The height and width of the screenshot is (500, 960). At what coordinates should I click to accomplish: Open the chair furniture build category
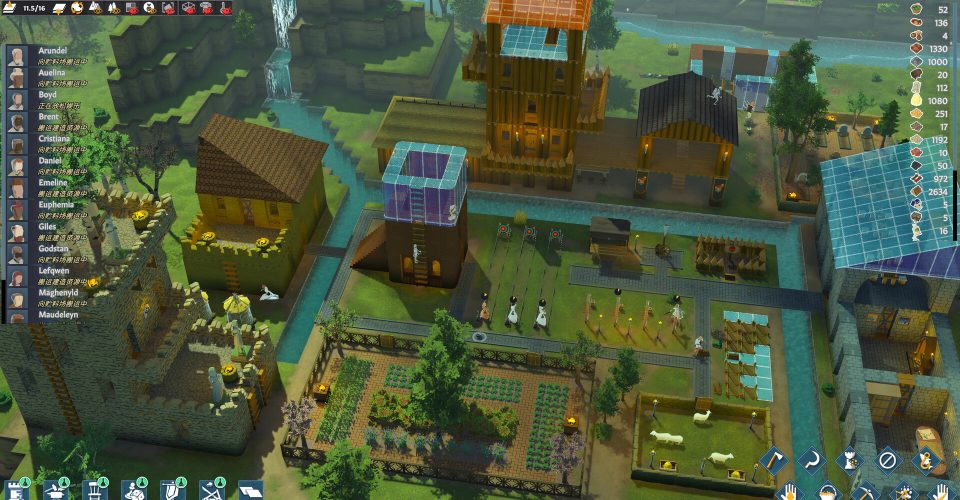pos(94,490)
